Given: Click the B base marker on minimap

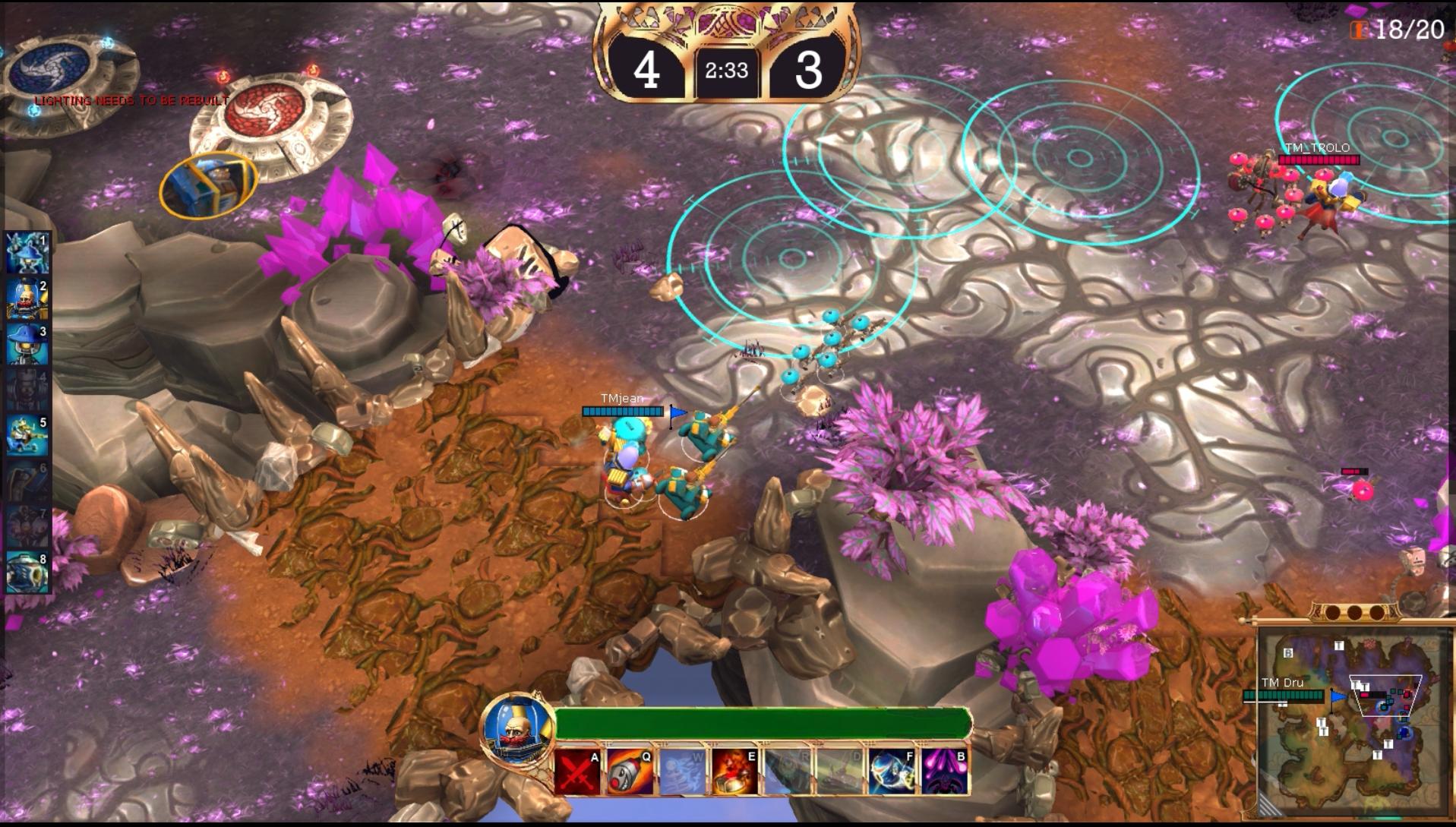Looking at the screenshot, I should 1288,653.
